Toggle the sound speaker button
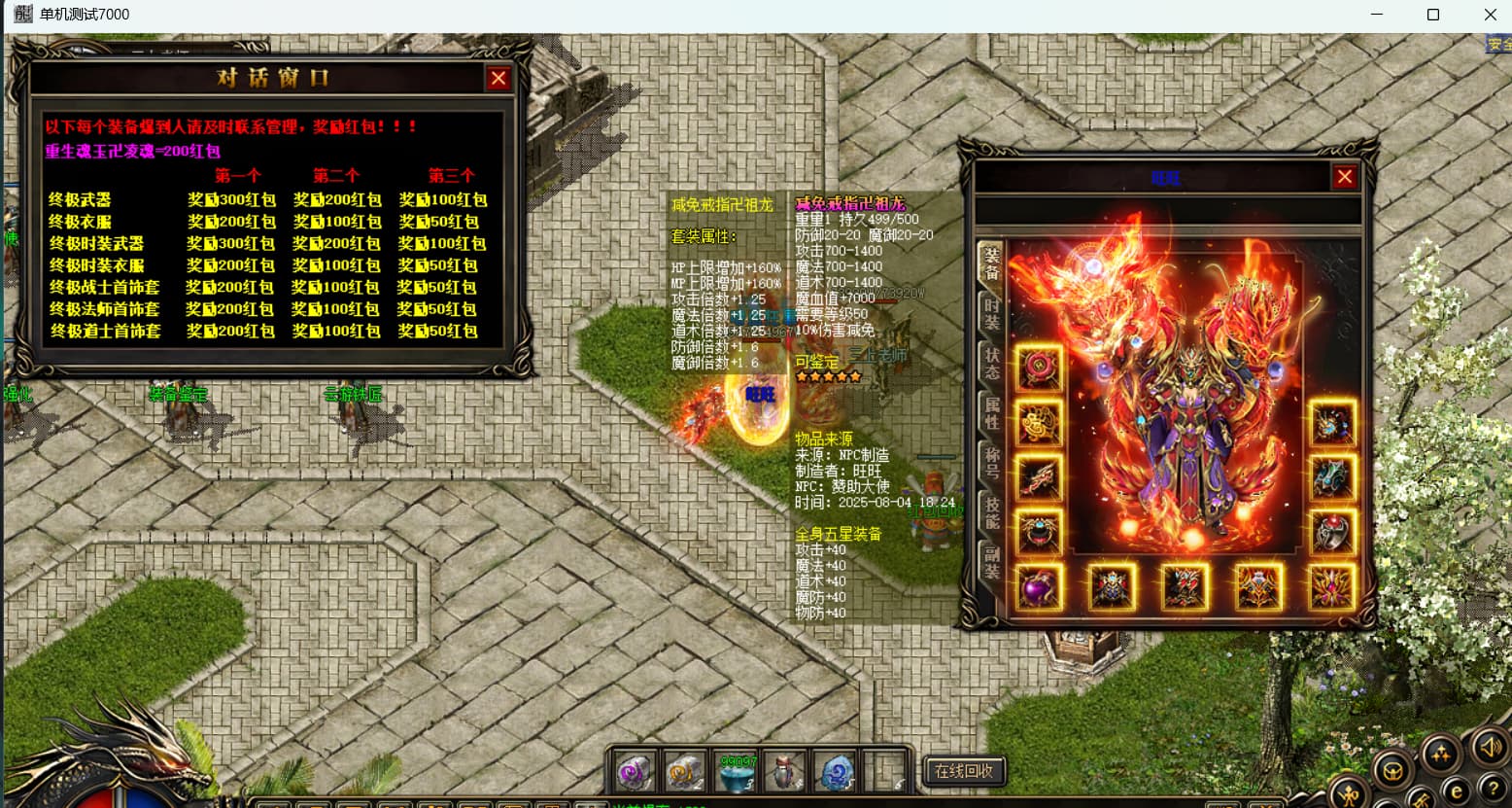This screenshot has width=1512, height=808. (x=1490, y=747)
